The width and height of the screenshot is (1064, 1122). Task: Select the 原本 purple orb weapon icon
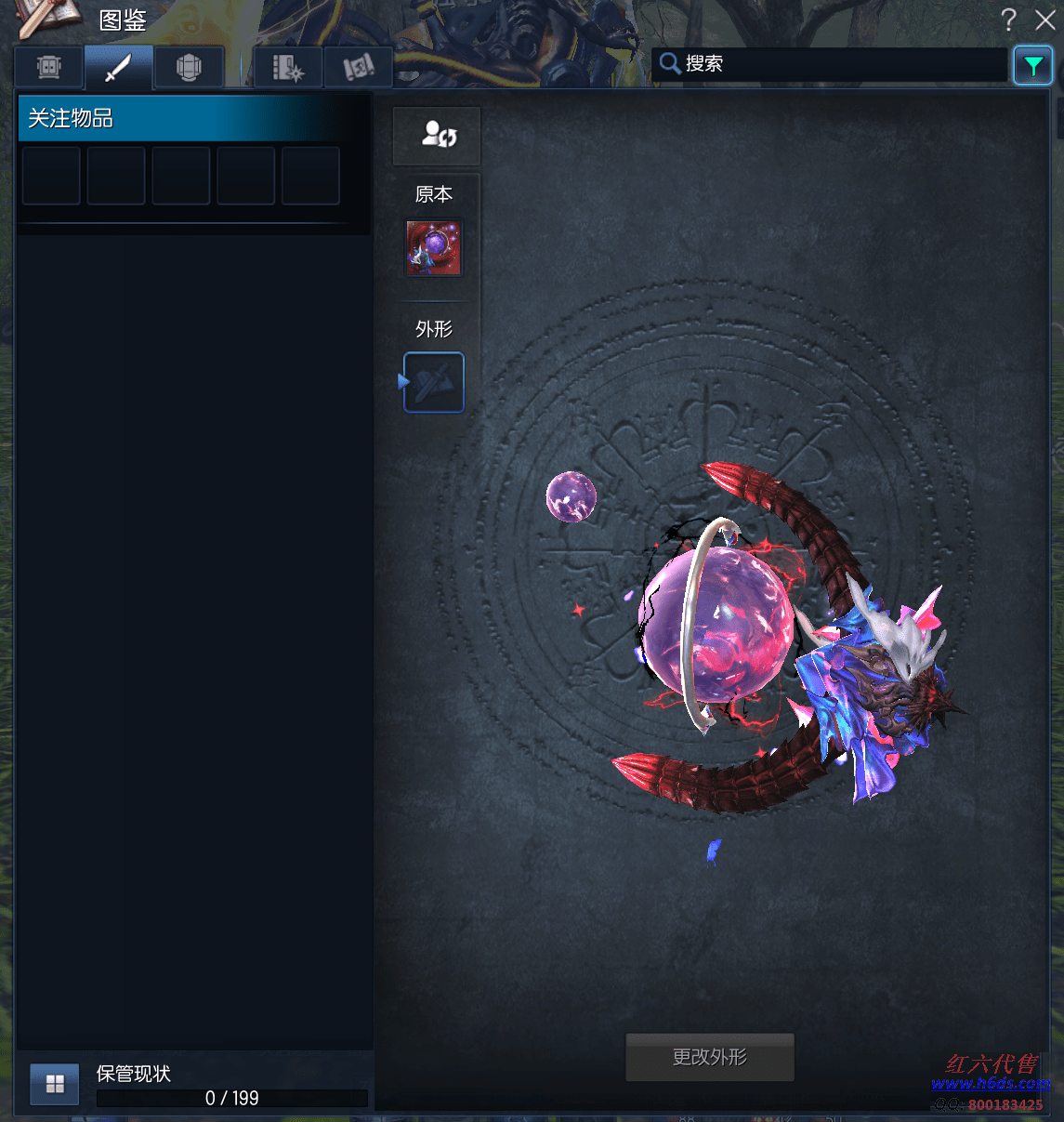point(434,247)
